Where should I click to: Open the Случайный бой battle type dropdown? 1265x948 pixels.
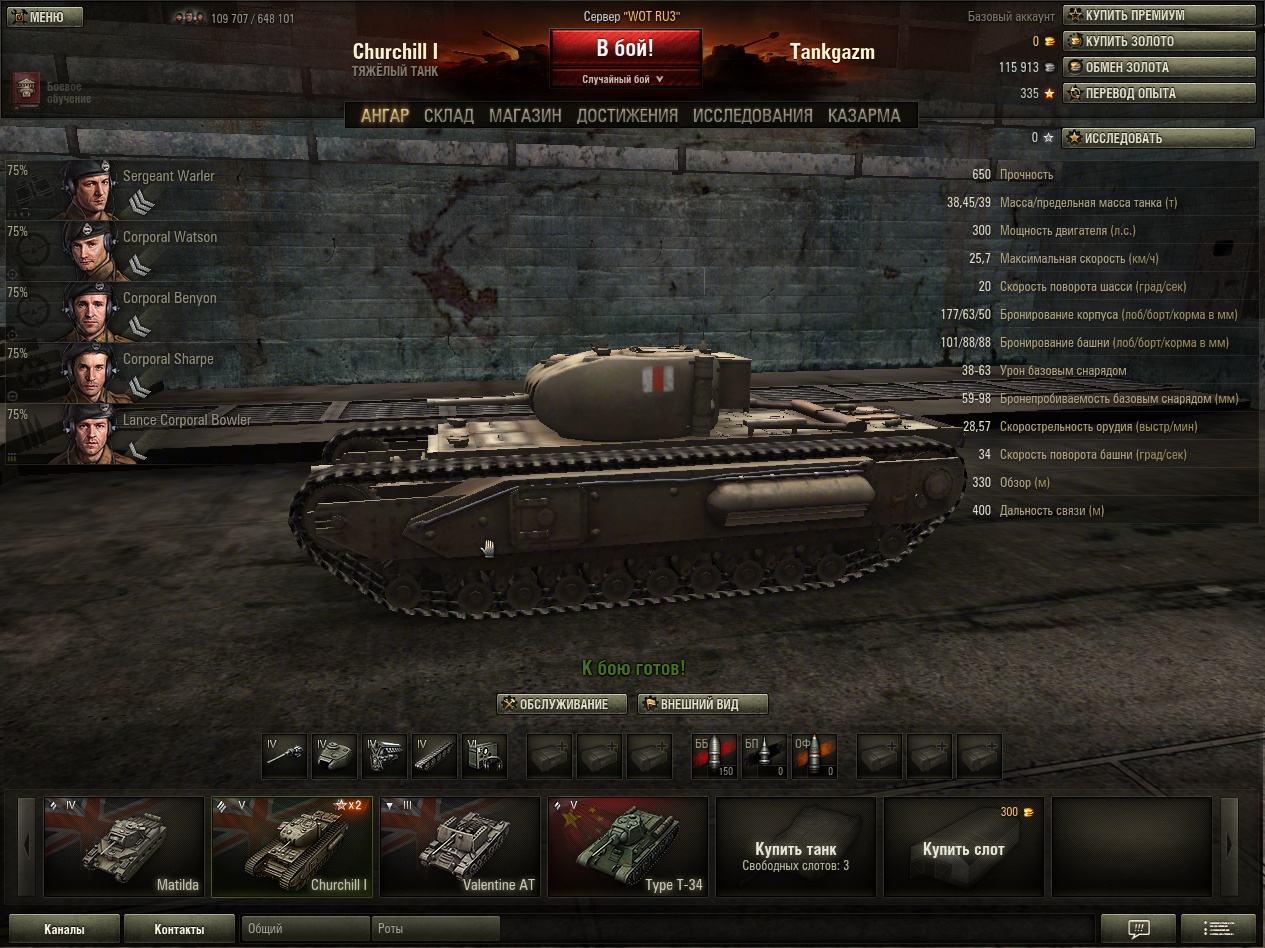click(625, 79)
